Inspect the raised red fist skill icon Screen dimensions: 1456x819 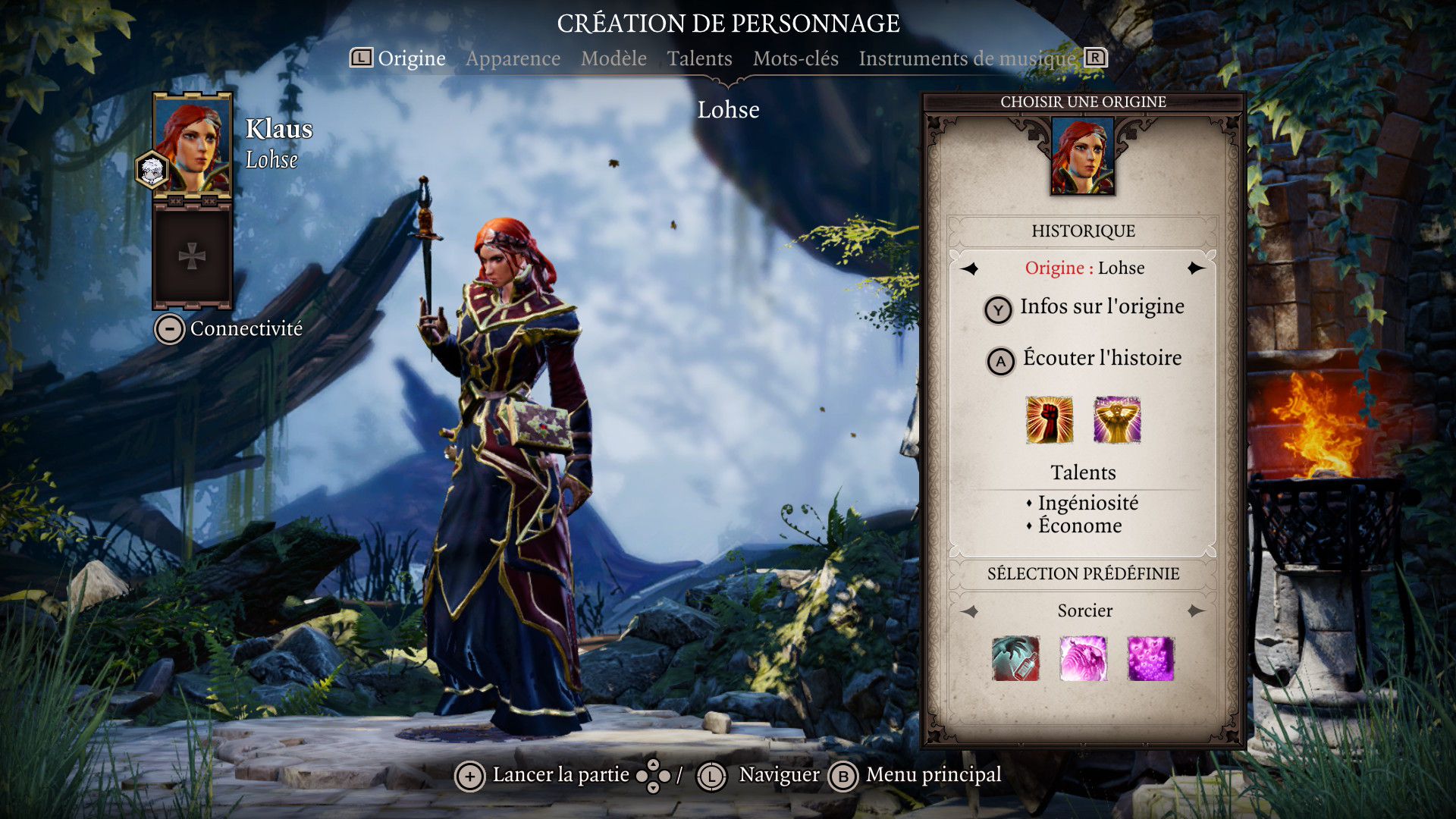(x=1049, y=419)
